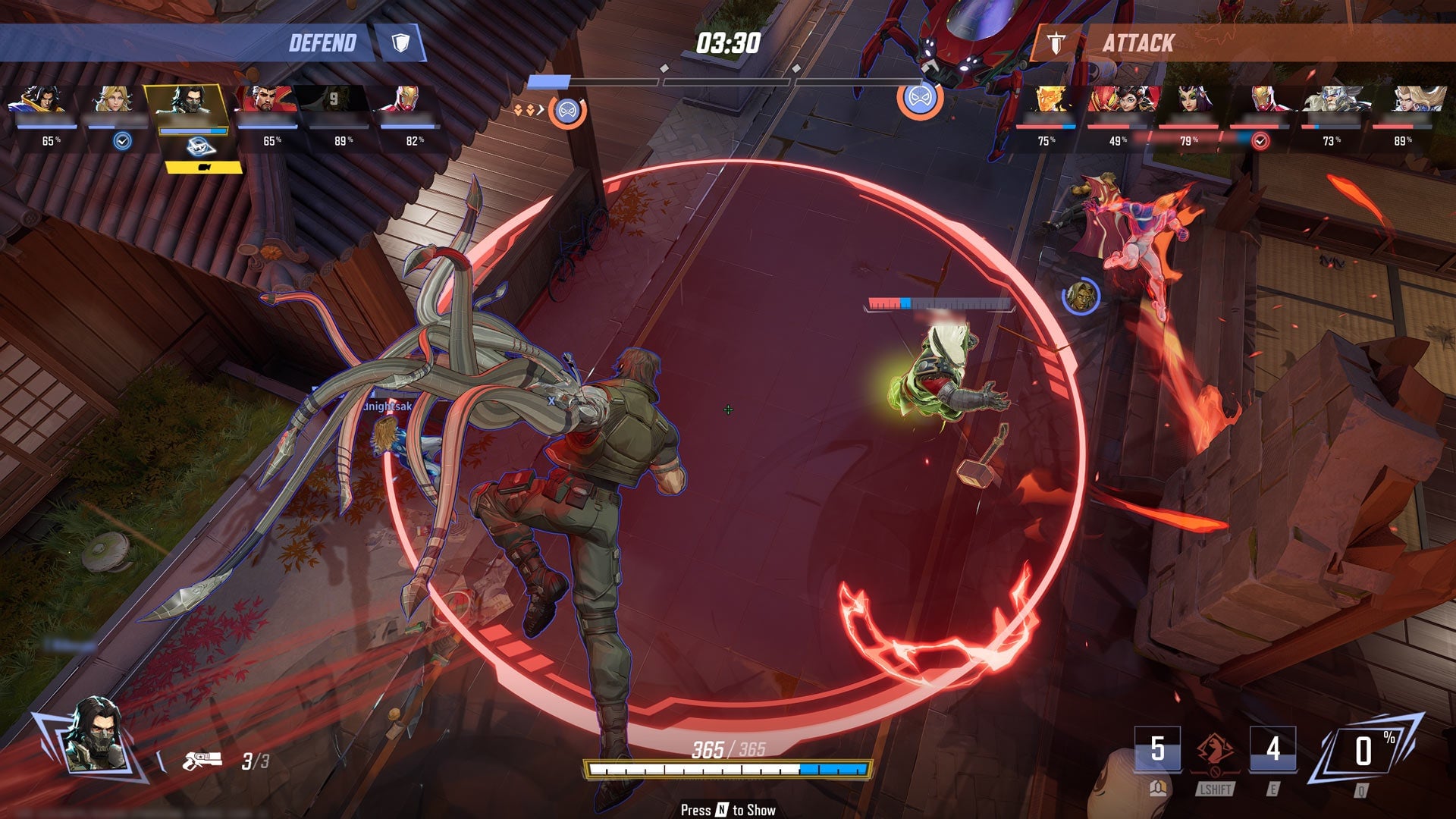
Task: Select the E ability with 4 charges
Action: [x=1273, y=749]
